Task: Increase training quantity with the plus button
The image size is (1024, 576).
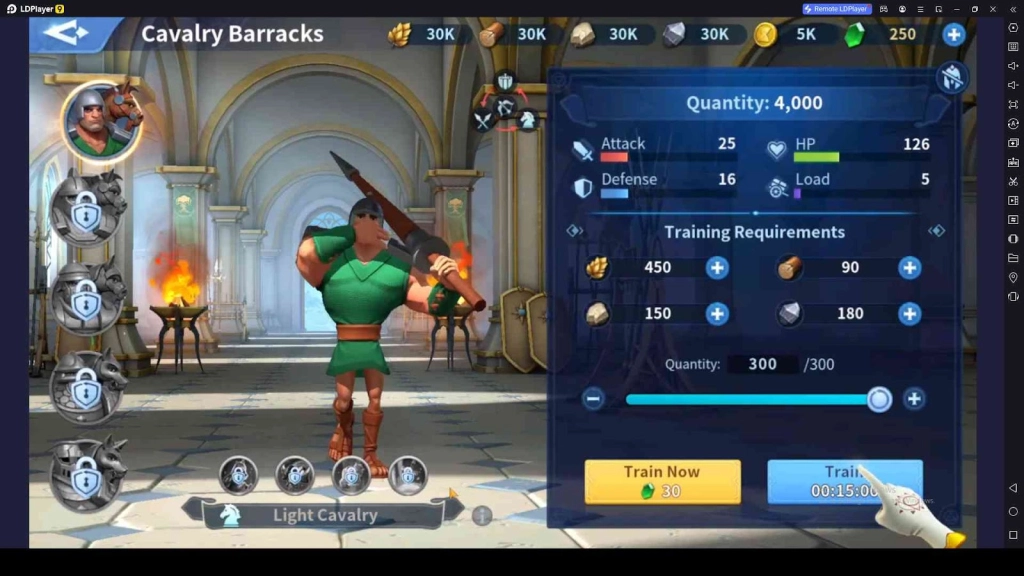Action: pos(913,399)
